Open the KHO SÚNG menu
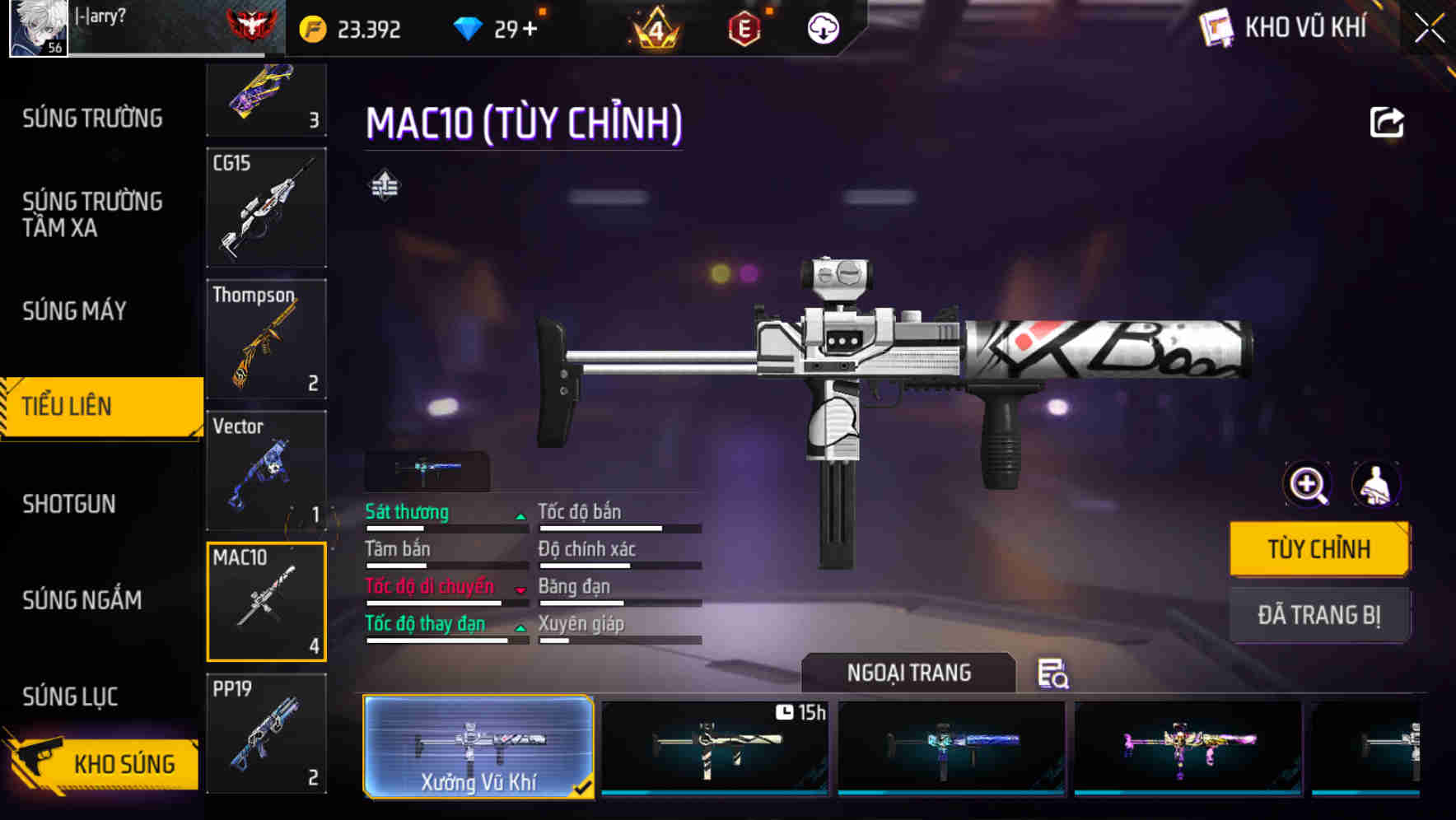Viewport: 1456px width, 820px height. coord(103,763)
